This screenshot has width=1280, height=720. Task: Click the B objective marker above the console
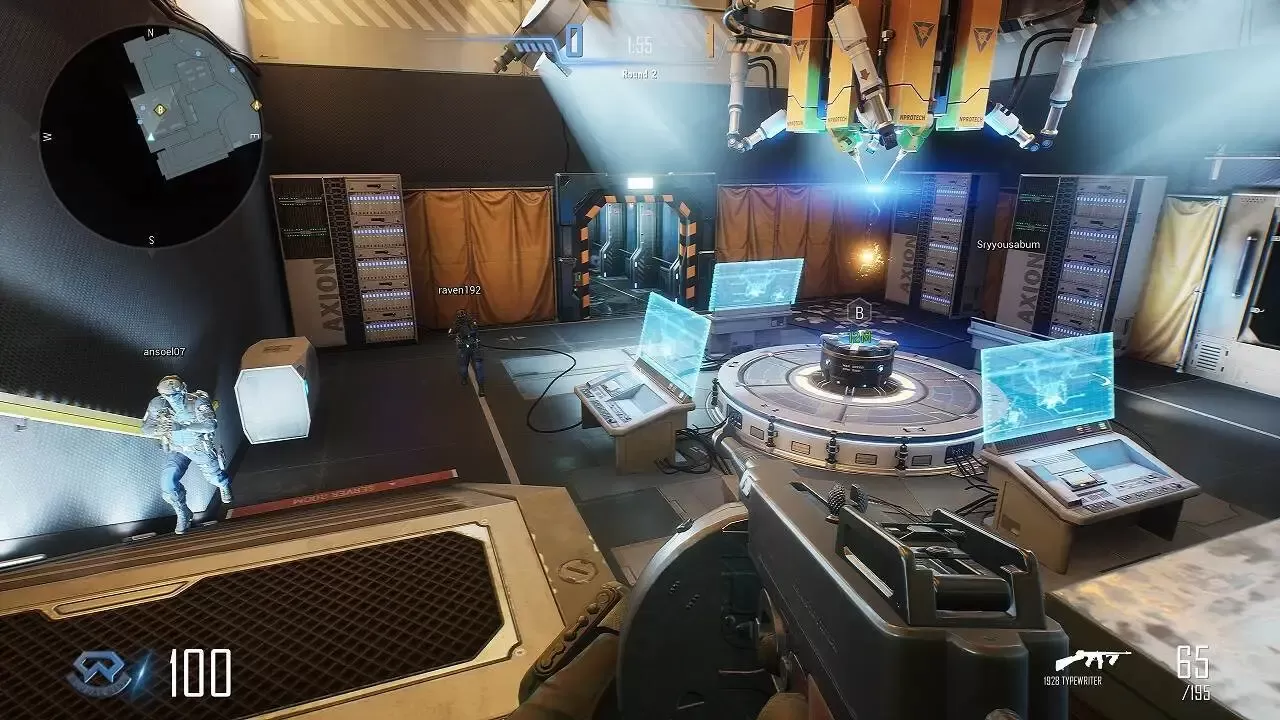[x=858, y=312]
